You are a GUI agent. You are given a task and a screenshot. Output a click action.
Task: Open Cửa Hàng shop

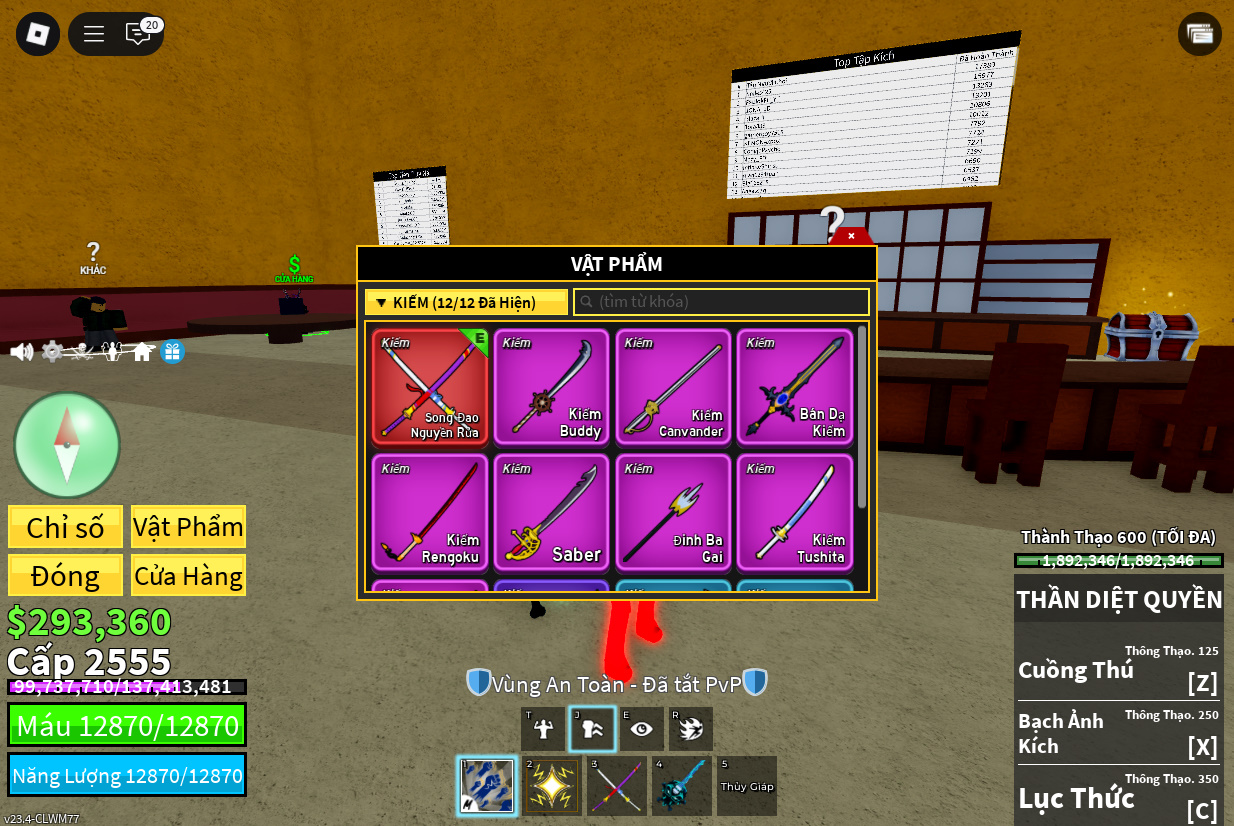coord(188,576)
